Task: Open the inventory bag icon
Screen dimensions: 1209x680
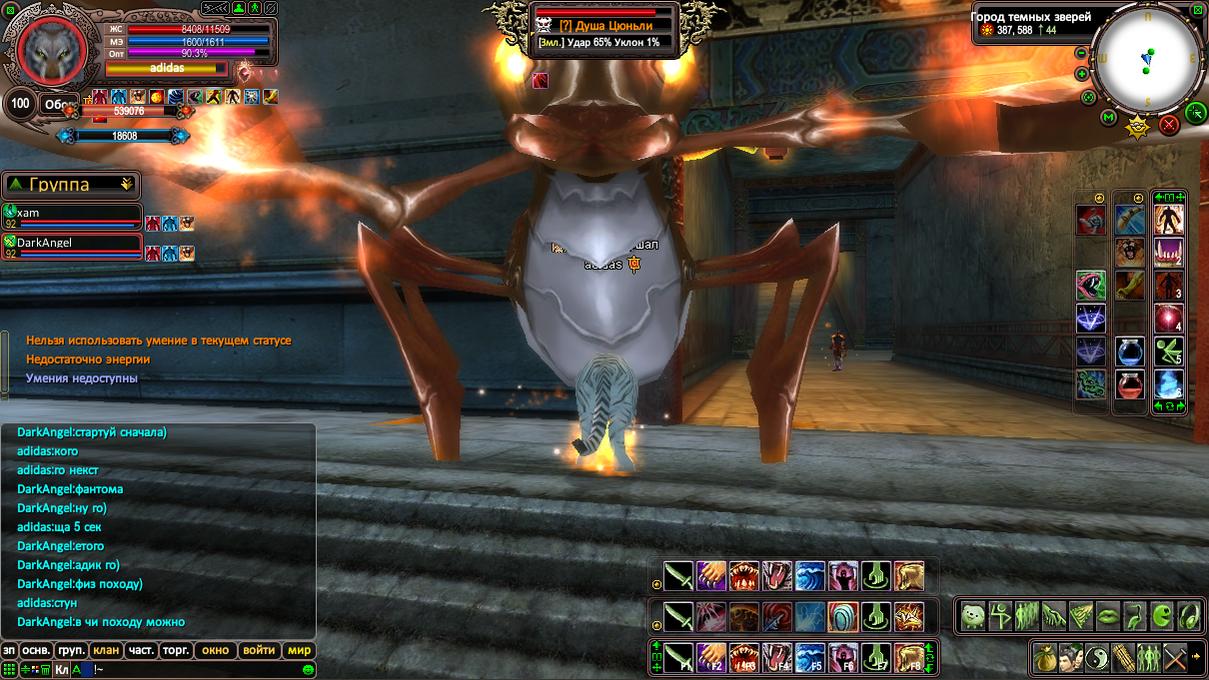Action: pos(1045,657)
